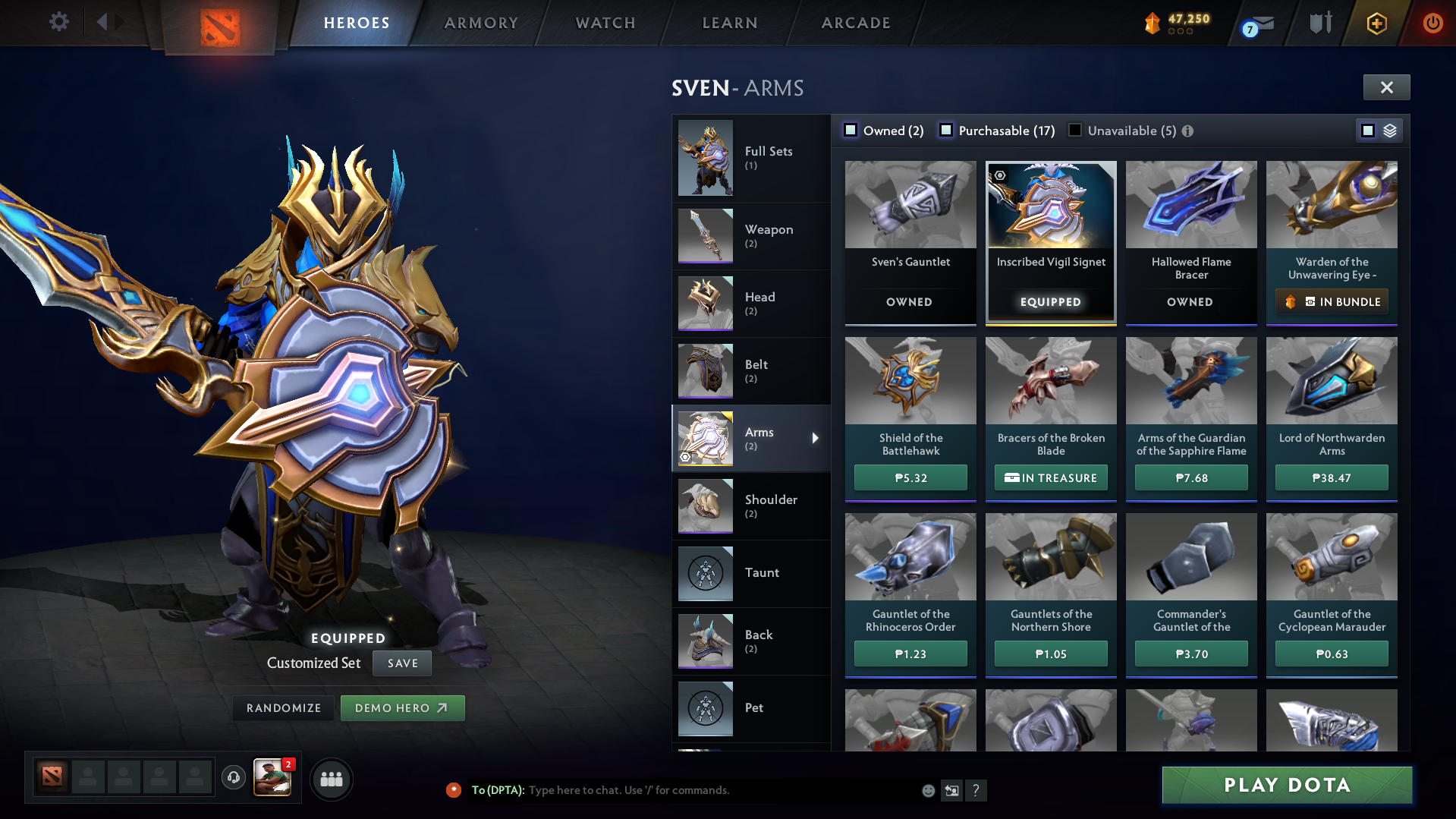Viewport: 1456px width, 819px height.
Task: Click the DEMO HERO button
Action: (x=402, y=707)
